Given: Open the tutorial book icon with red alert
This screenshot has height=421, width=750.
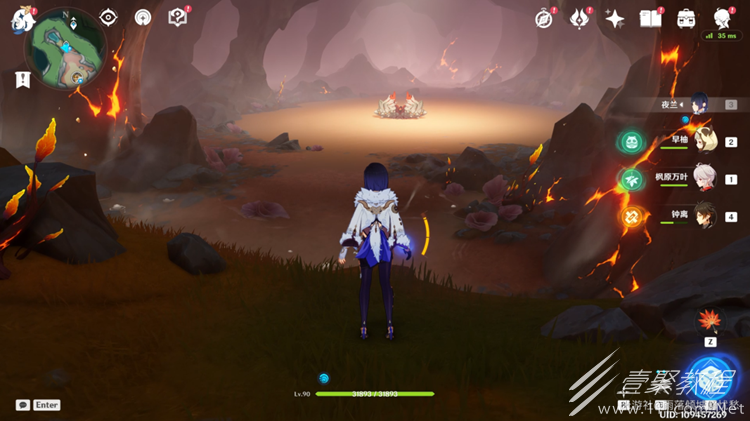Looking at the screenshot, I should pos(178,17).
